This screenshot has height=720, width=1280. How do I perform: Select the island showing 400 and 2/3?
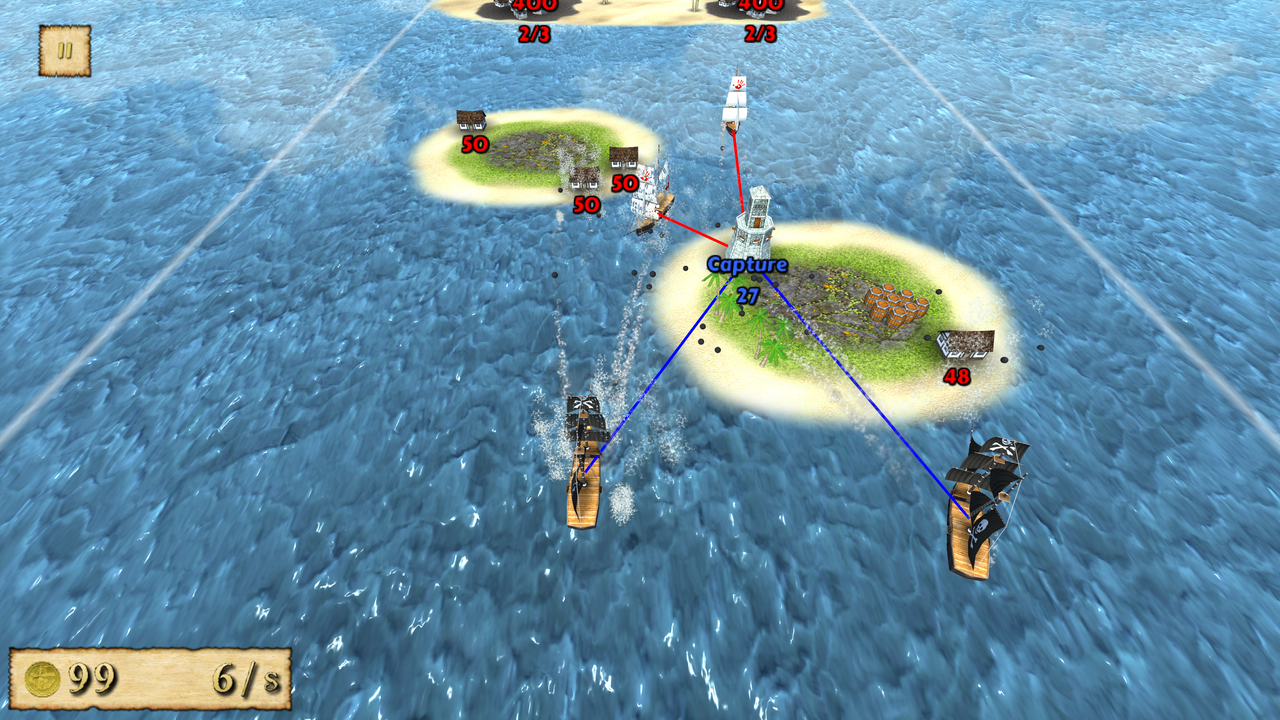tap(535, 15)
